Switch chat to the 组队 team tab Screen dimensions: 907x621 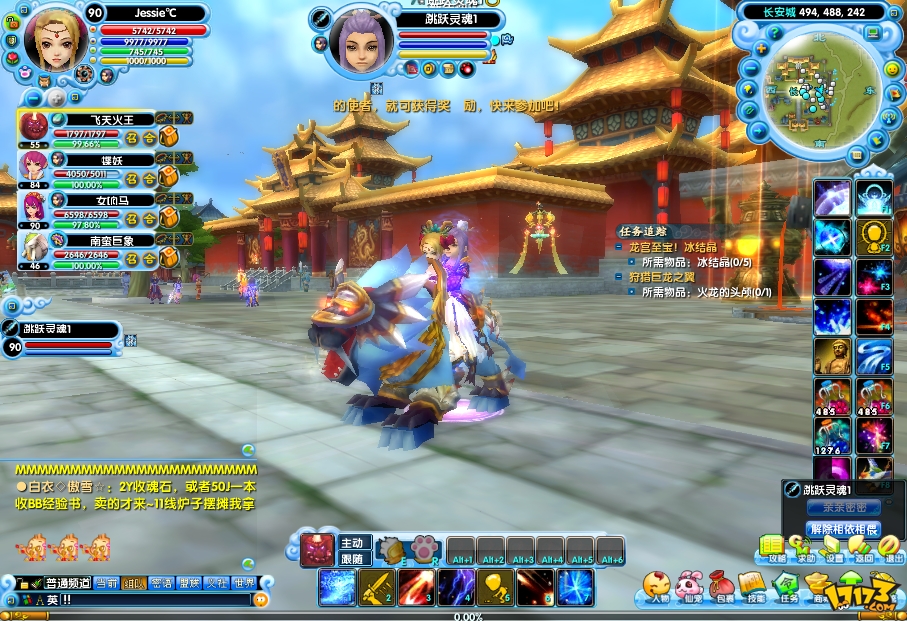[133, 583]
